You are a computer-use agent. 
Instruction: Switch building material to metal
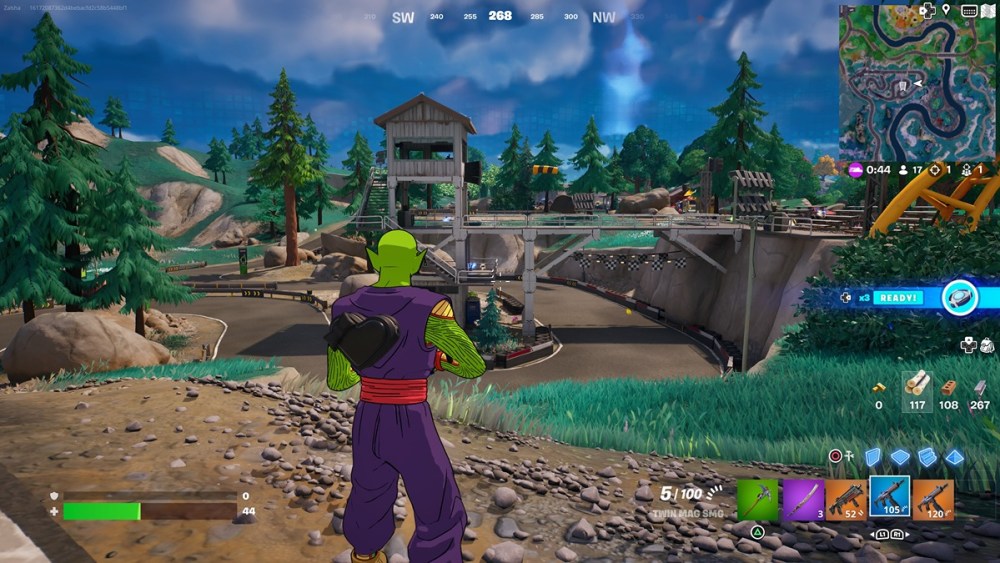pos(980,387)
